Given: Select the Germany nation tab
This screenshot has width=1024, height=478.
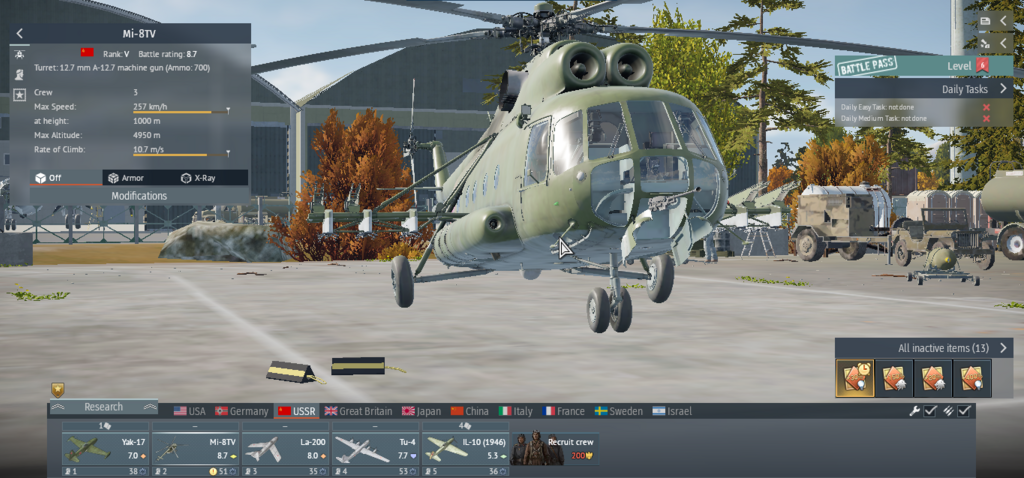Looking at the screenshot, I should pyautogui.click(x=241, y=411).
